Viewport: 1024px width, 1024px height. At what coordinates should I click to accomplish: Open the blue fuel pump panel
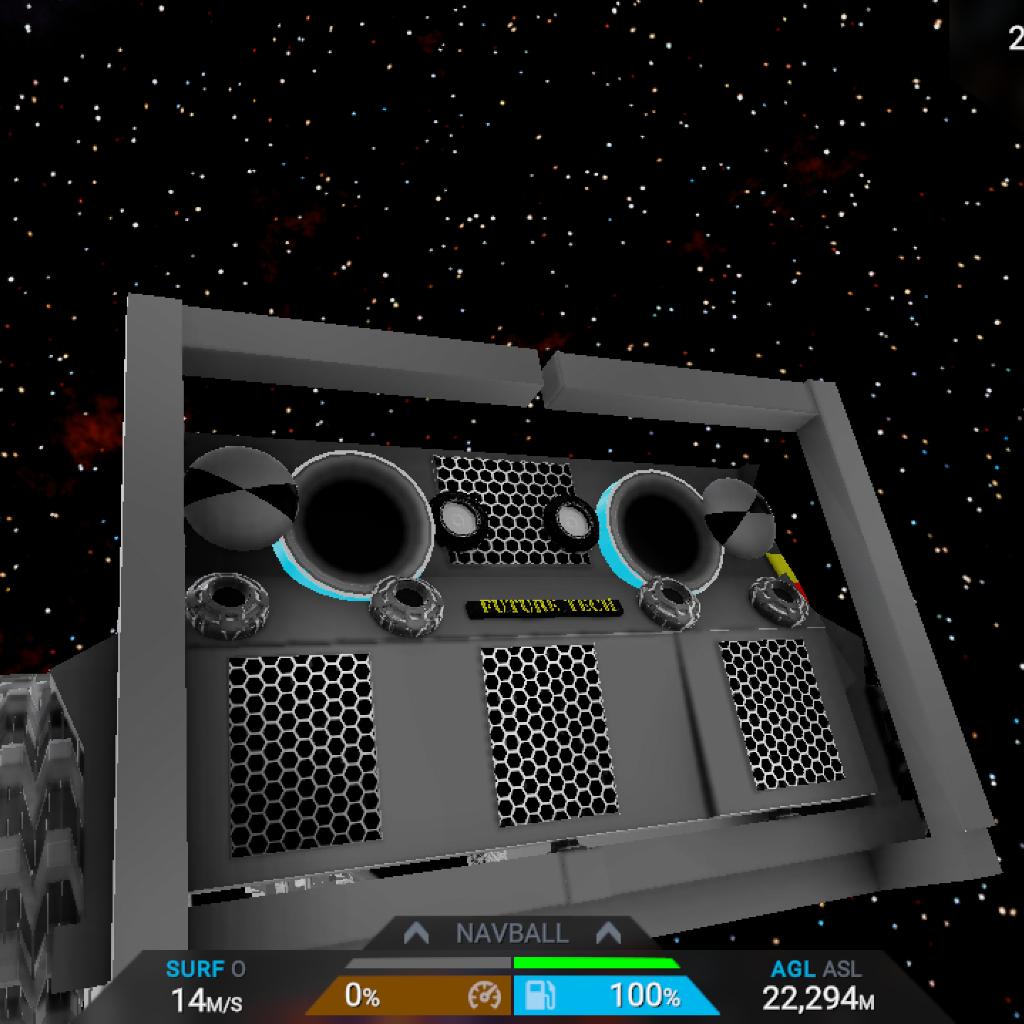[614, 996]
